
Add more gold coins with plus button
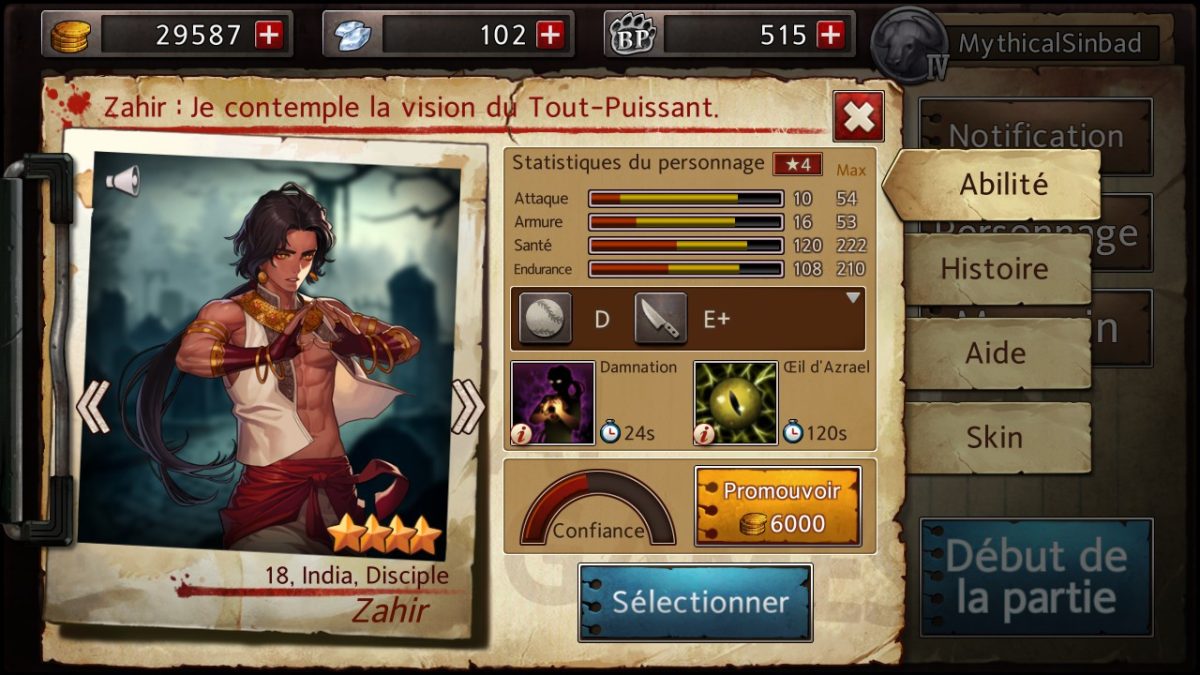(x=270, y=35)
